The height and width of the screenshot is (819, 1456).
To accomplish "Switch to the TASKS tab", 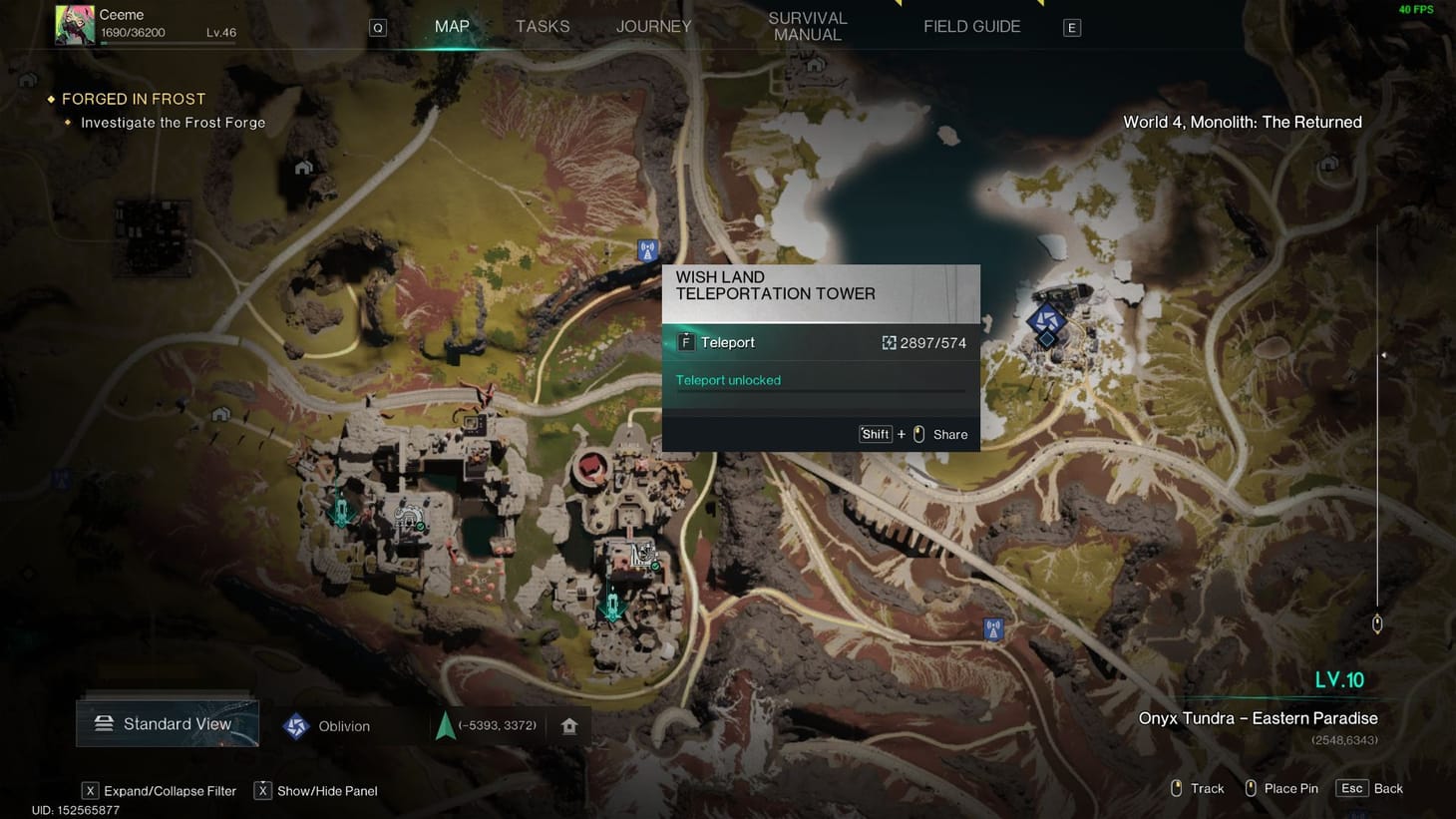I will 543,26.
